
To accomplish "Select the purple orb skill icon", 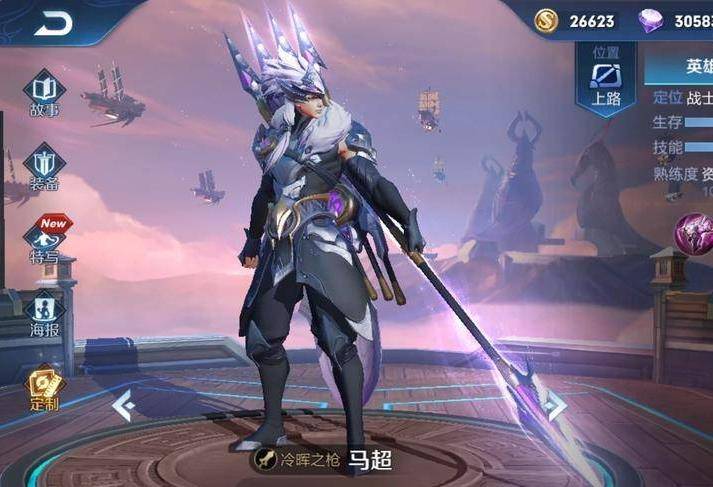I will (695, 234).
